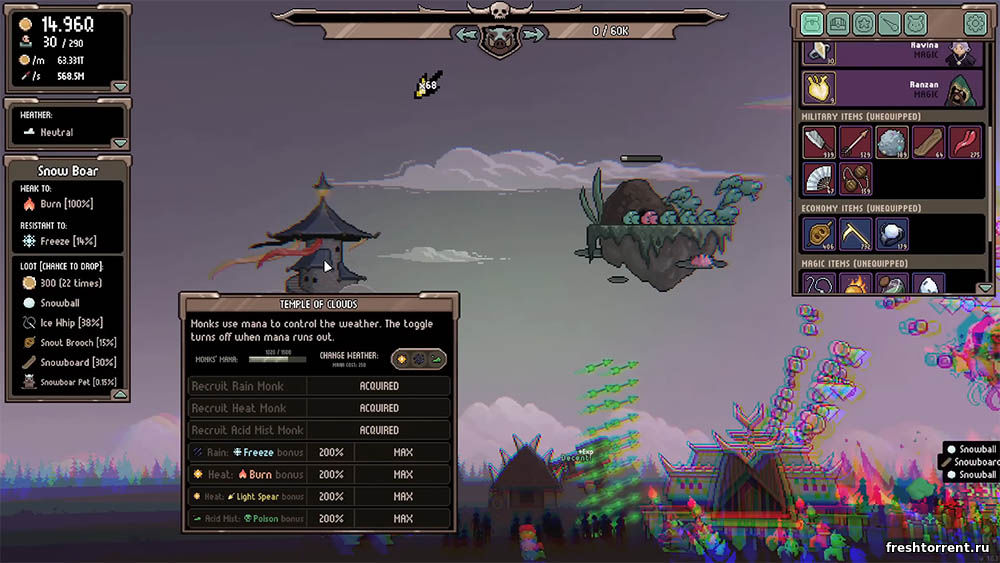Click the Burn bonus MAX button
1000x563 pixels.
(x=403, y=474)
